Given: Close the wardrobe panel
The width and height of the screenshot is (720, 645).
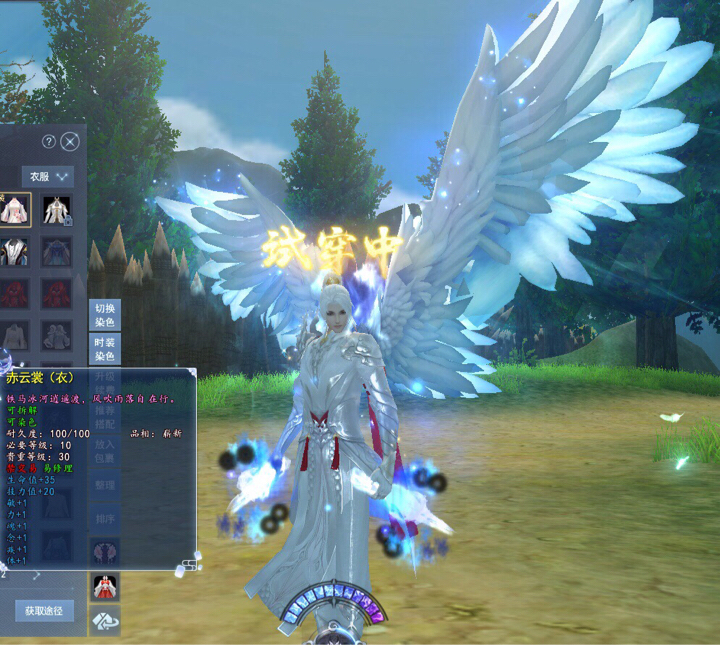Looking at the screenshot, I should 69,141.
